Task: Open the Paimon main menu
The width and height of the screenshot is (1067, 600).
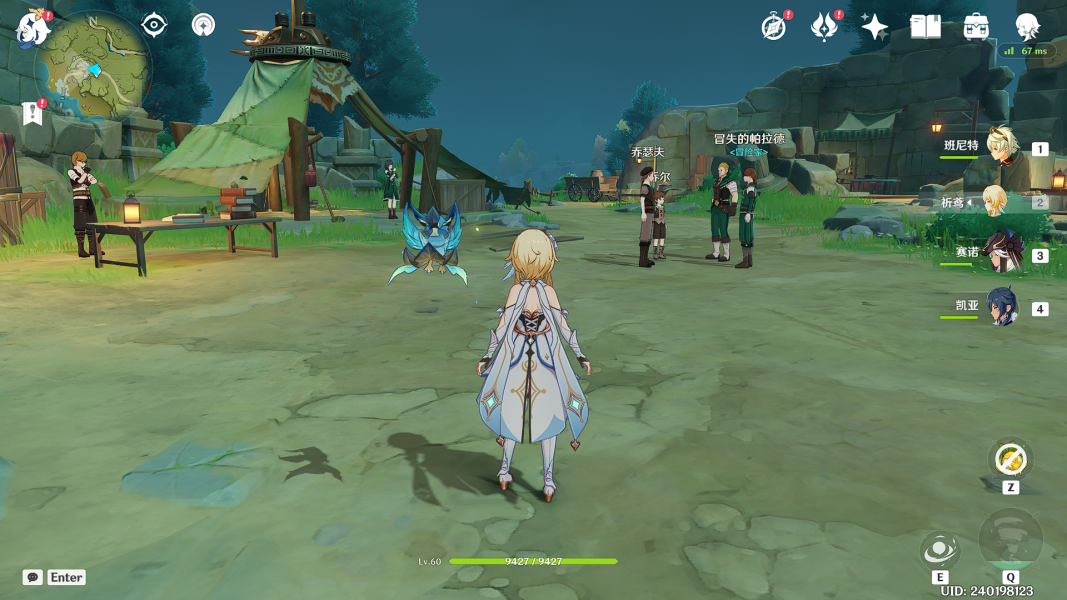Action: point(33,28)
